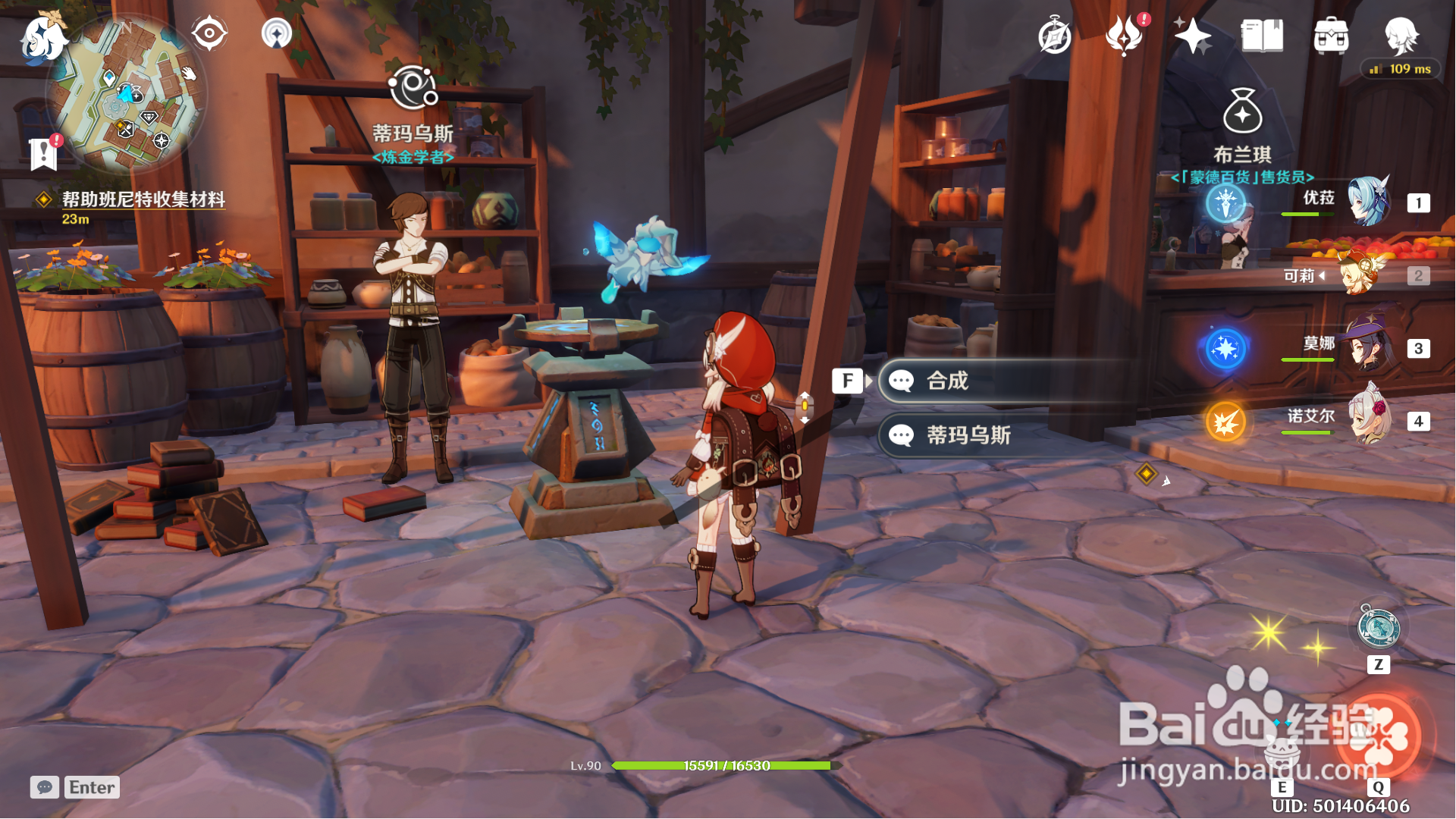
Task: Open the character screen icon
Action: pos(1401,34)
